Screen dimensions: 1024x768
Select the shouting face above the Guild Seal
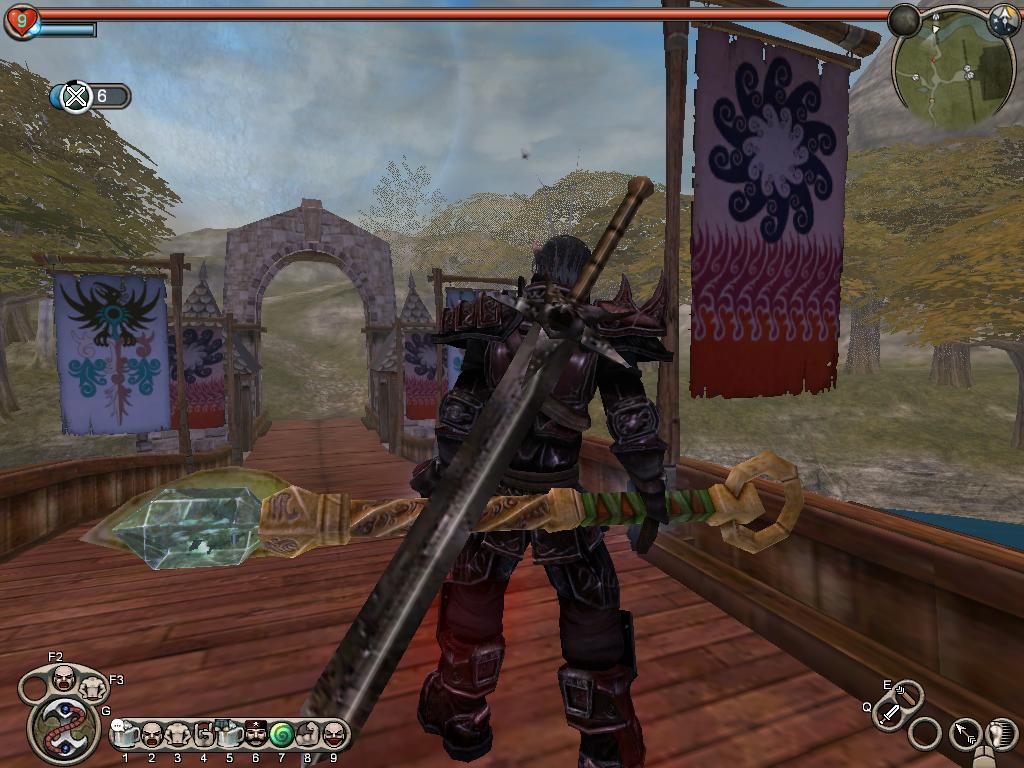tap(64, 679)
